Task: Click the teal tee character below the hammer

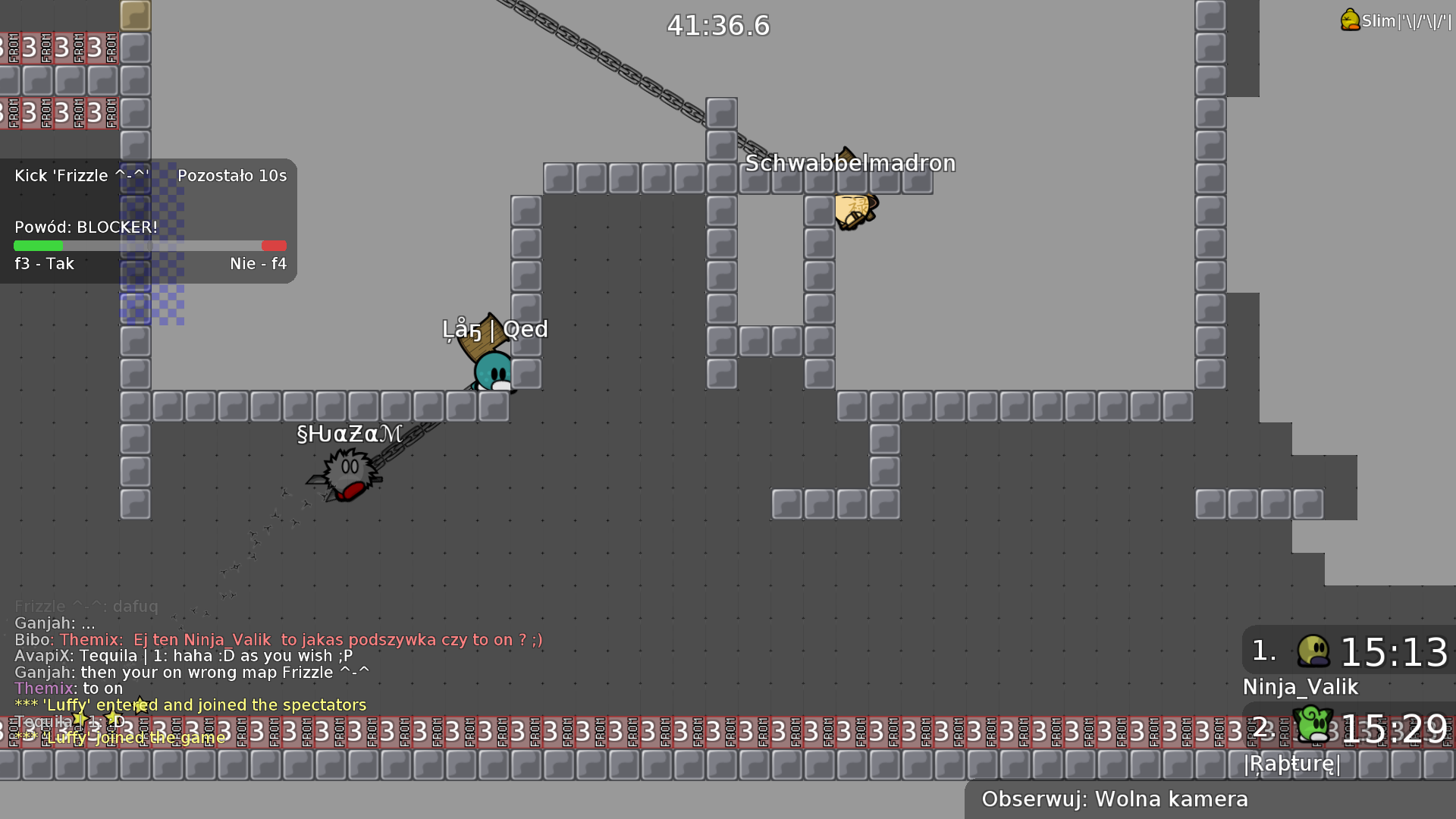Action: [x=491, y=372]
